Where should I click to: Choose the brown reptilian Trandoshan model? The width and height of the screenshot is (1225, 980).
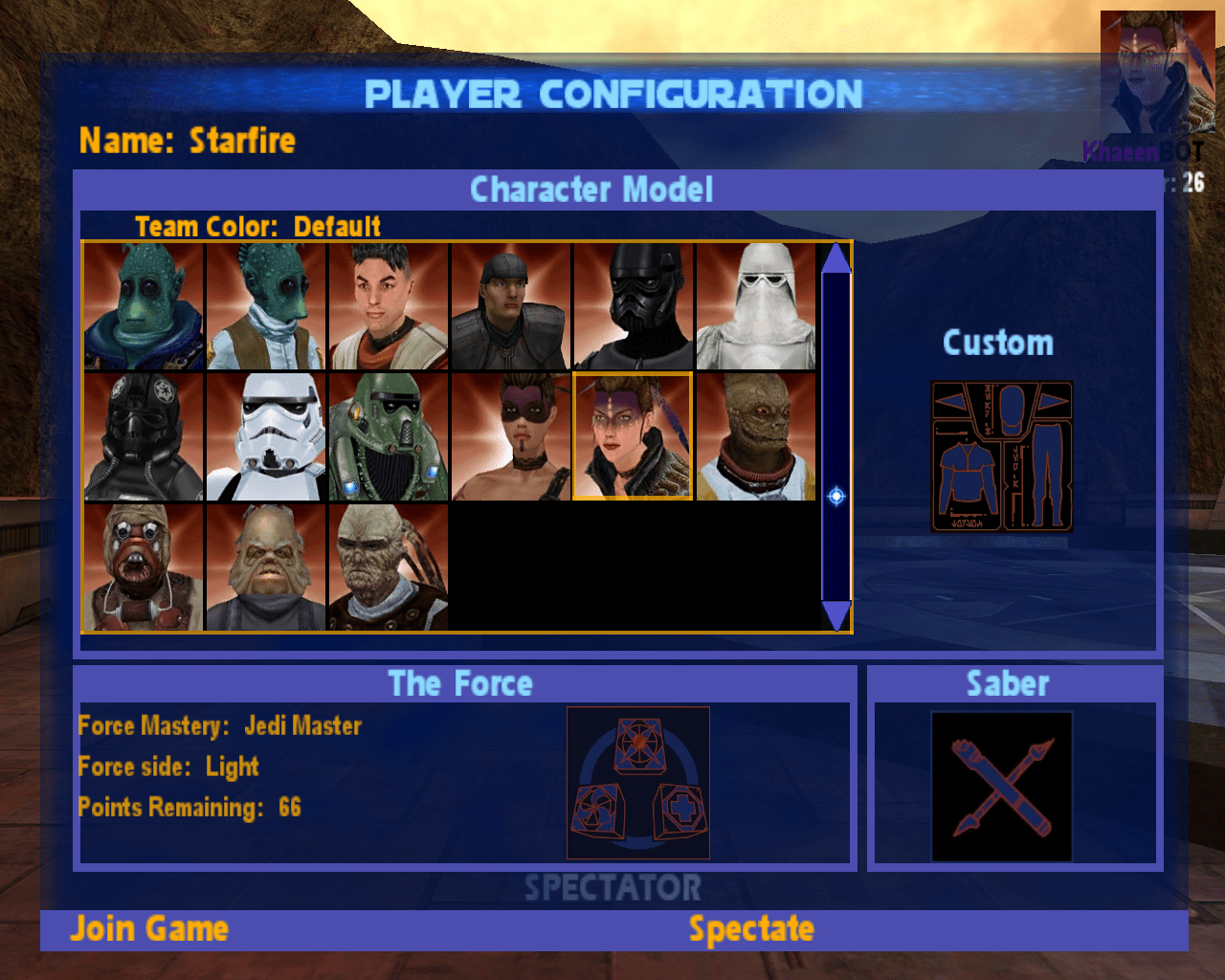pos(756,436)
